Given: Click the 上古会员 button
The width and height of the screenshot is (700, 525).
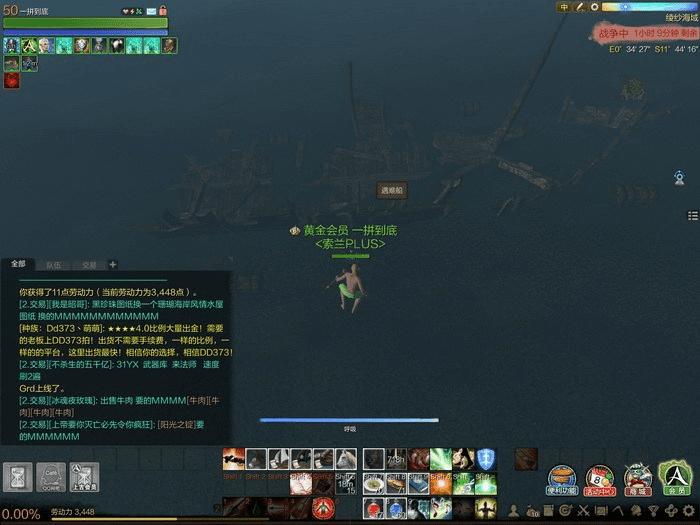Looking at the screenshot, I should coord(84,477).
